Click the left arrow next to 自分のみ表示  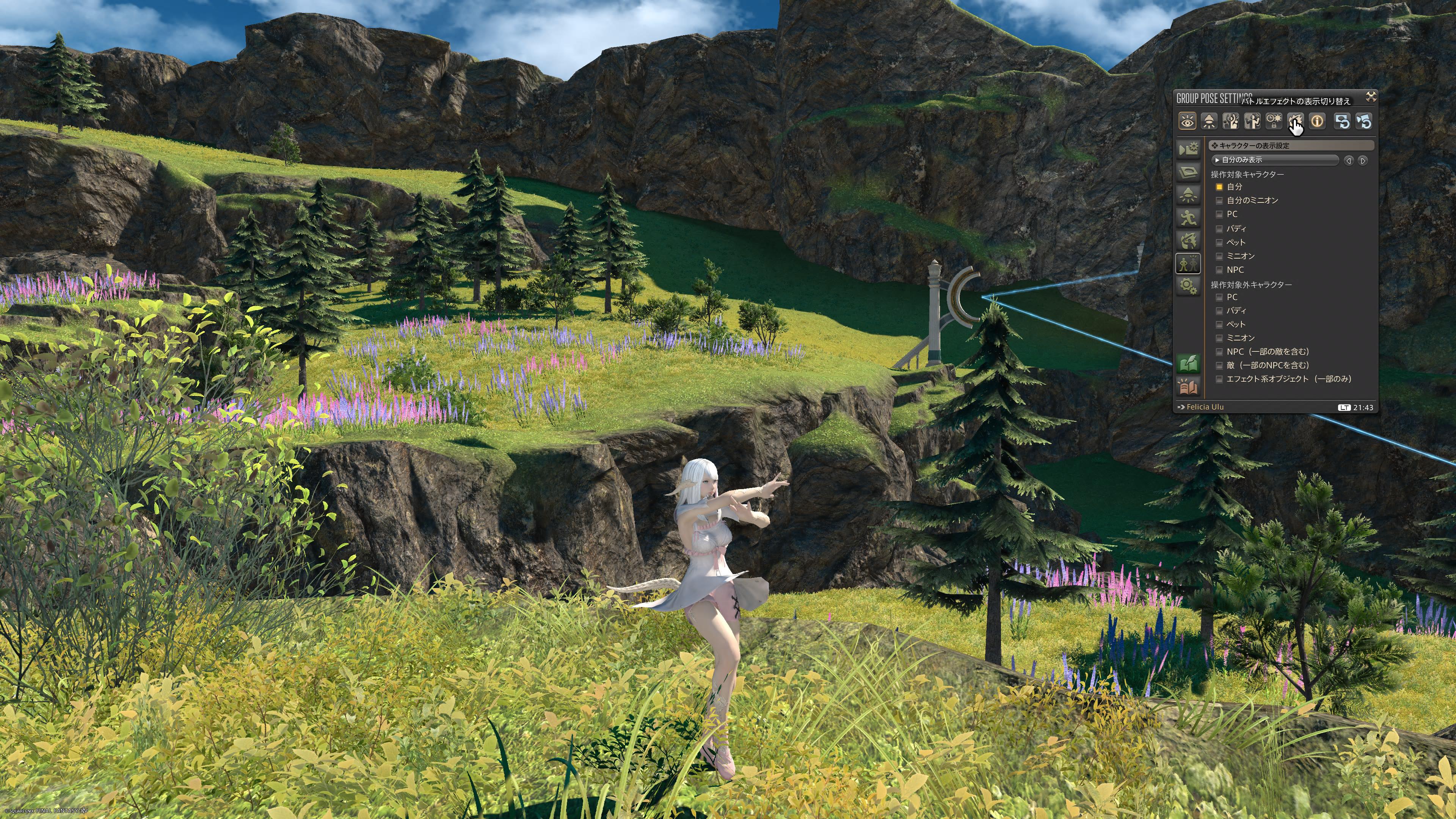tap(1349, 160)
